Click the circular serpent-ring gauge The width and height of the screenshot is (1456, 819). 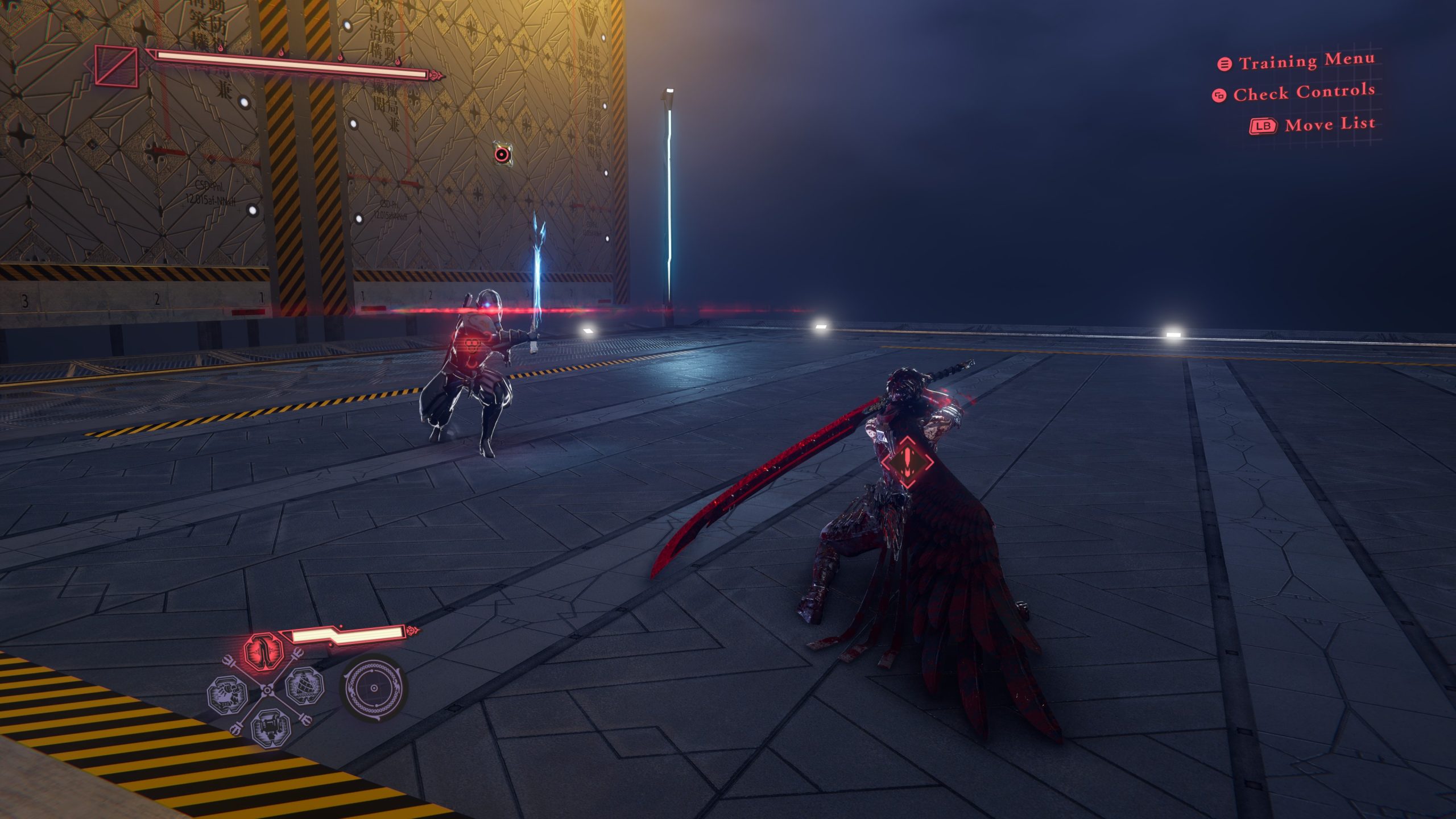click(x=374, y=689)
